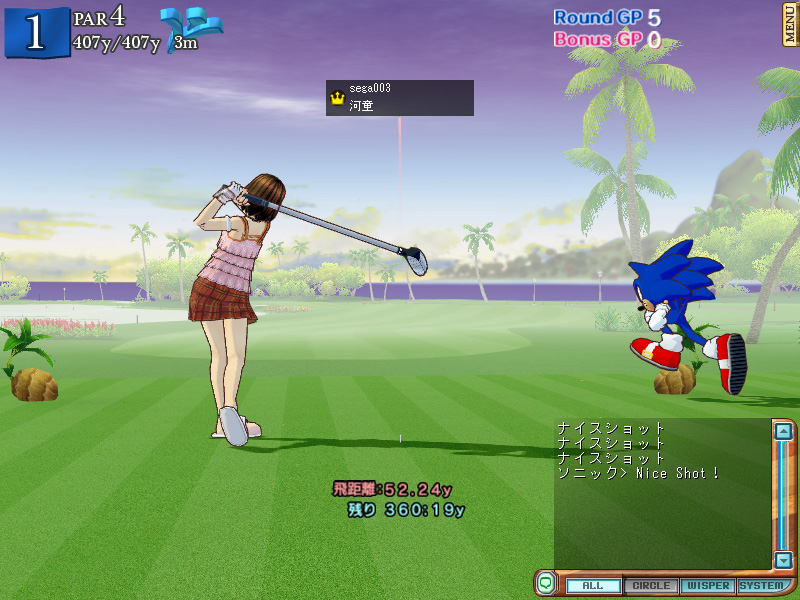Click the green speech bubble chat icon
This screenshot has height=600, width=800.
[x=546, y=582]
